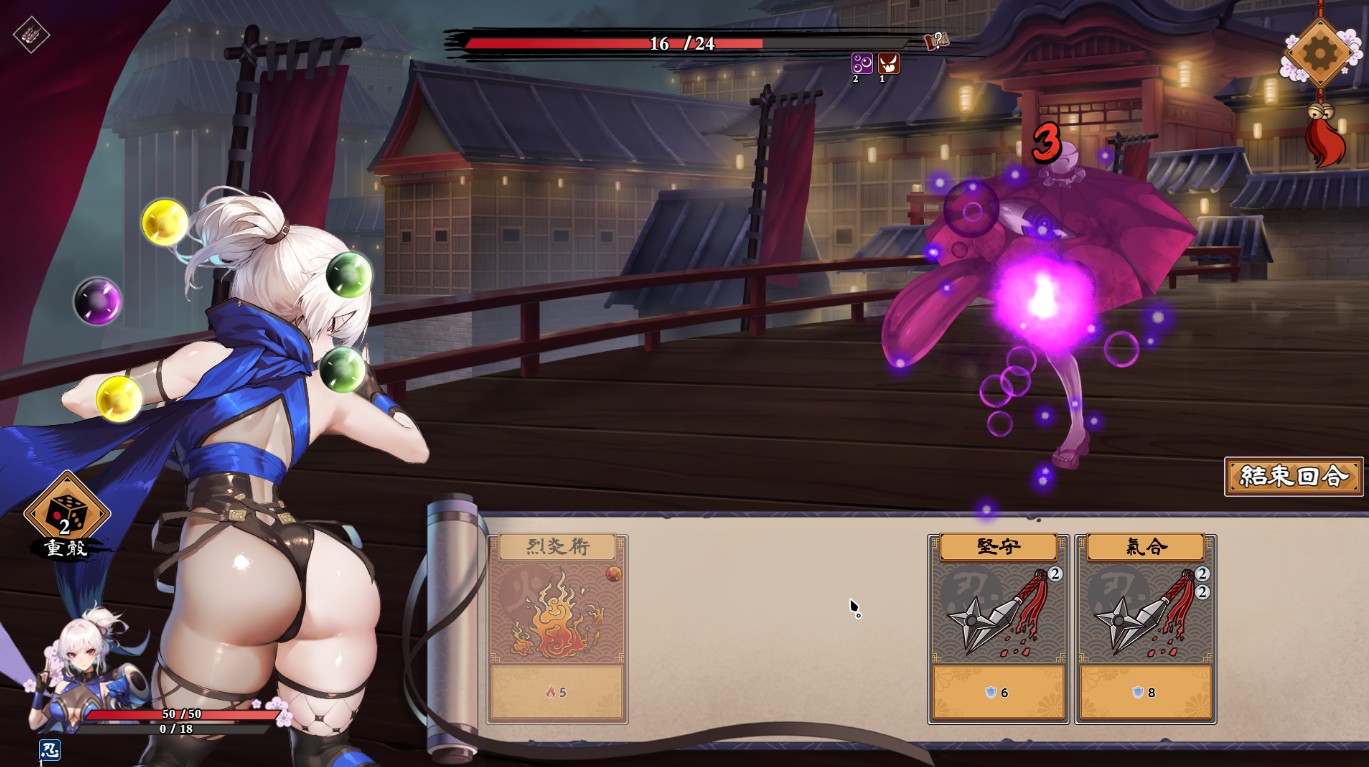Click the top-left diamond menu icon
The width and height of the screenshot is (1369, 767).
(31, 34)
